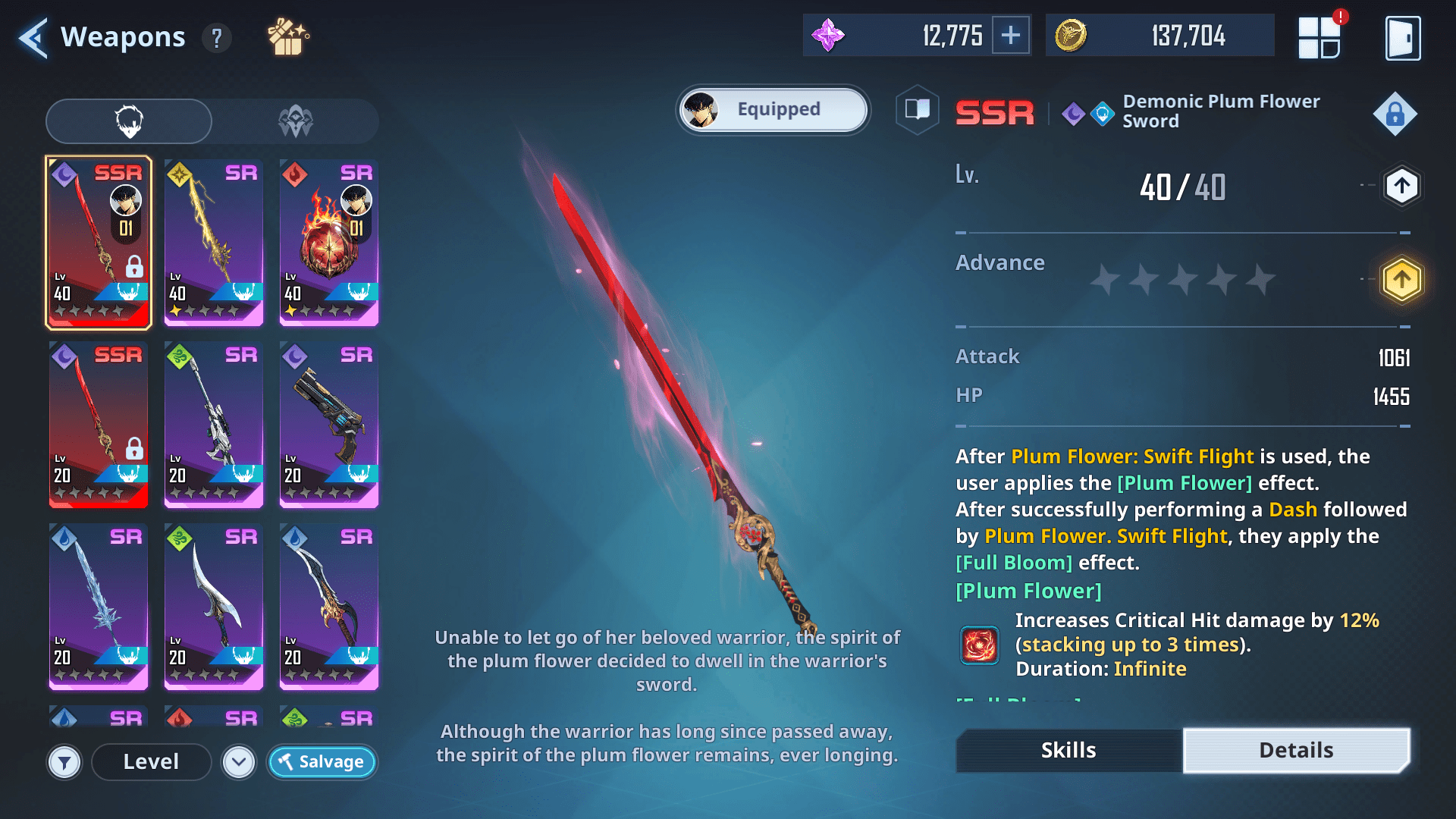The image size is (1456, 819).
Task: Open the grid menu with notification
Action: pos(1319,38)
